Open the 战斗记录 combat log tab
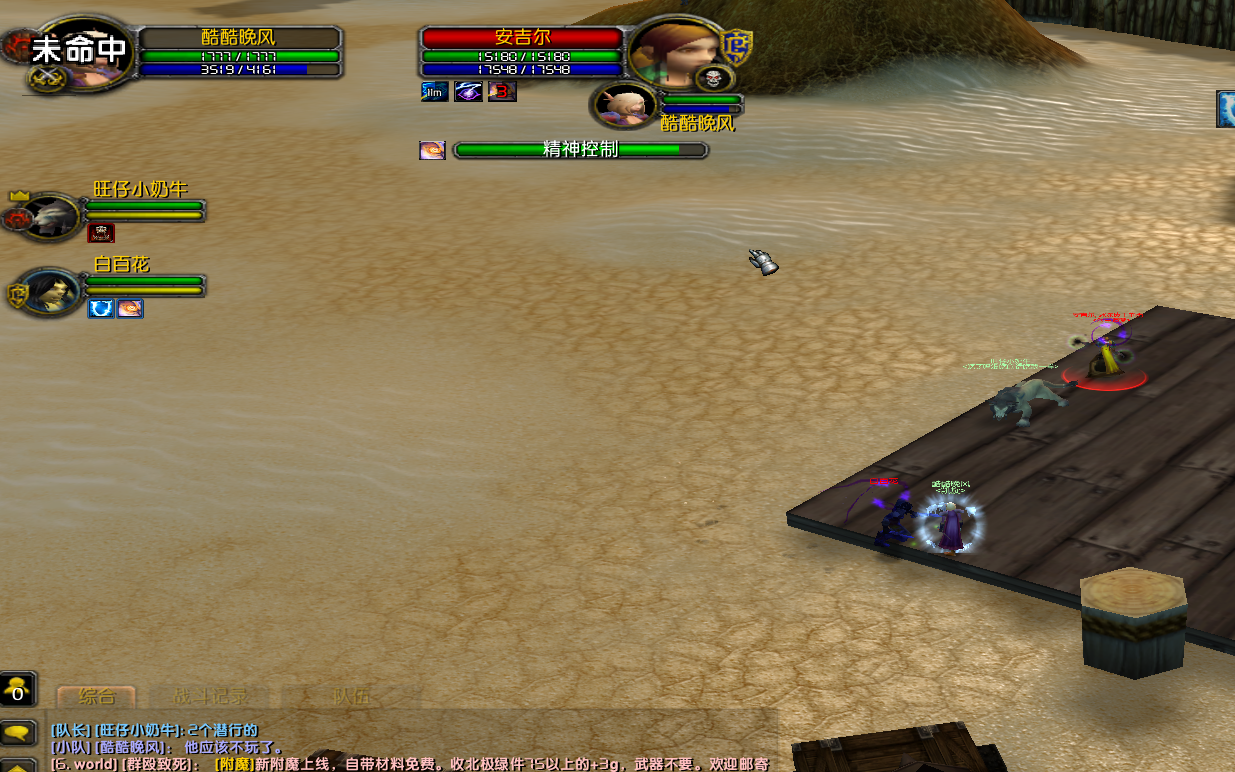 [210, 697]
